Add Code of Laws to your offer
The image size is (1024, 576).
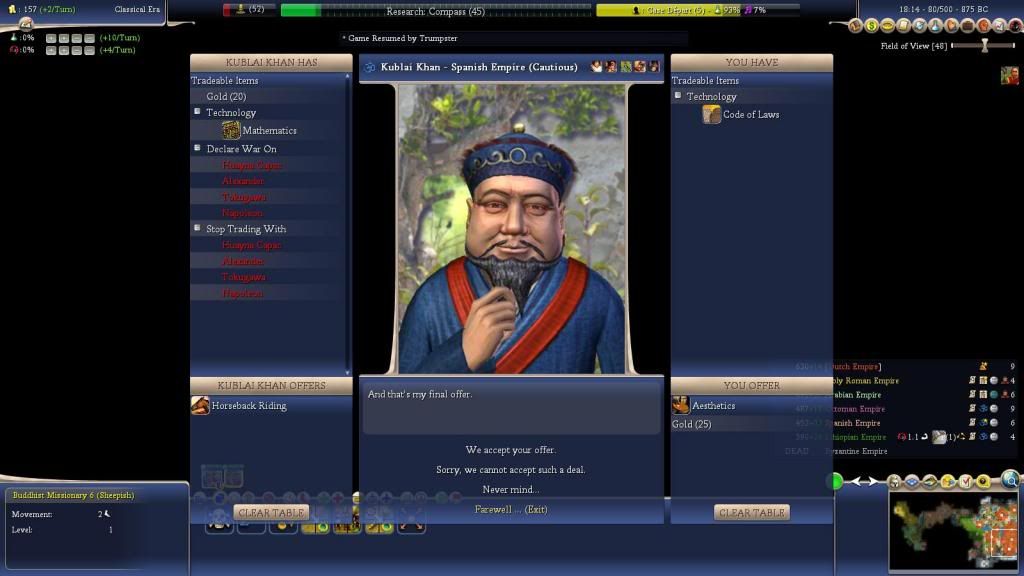(x=750, y=115)
